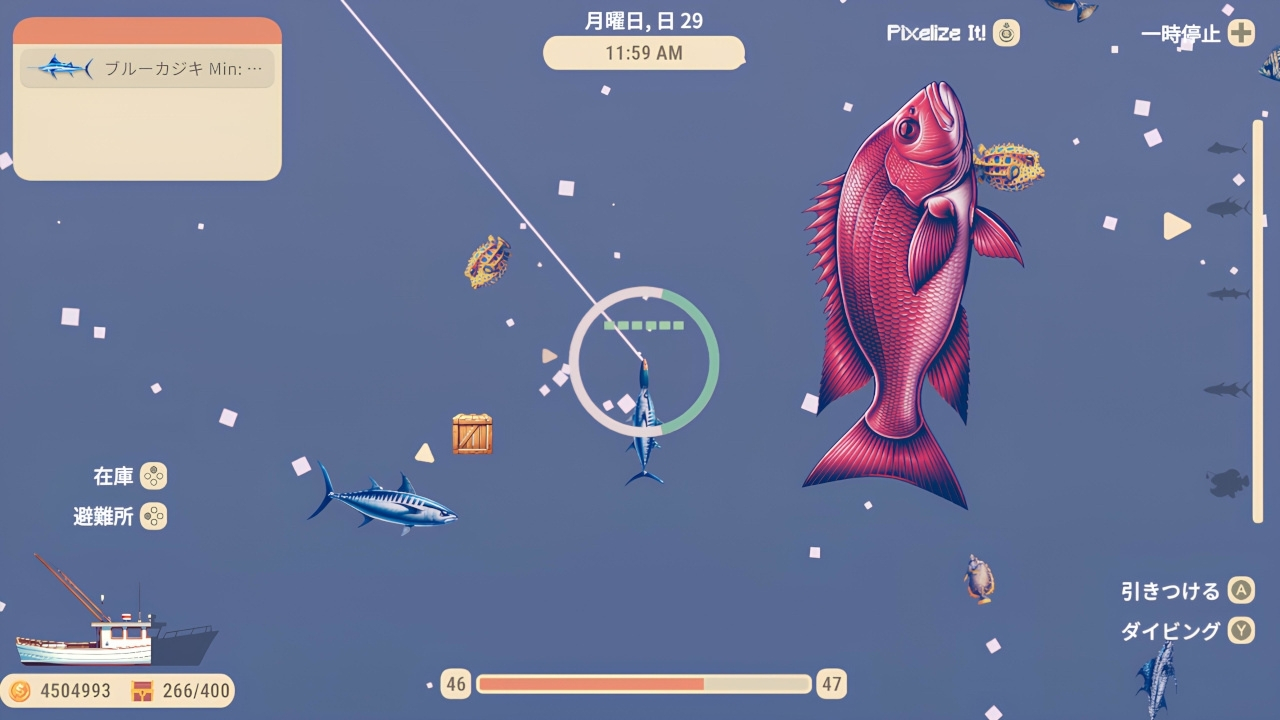Open inventory via the 在庫 controller icon
This screenshot has height=720, width=1280.
point(155,477)
